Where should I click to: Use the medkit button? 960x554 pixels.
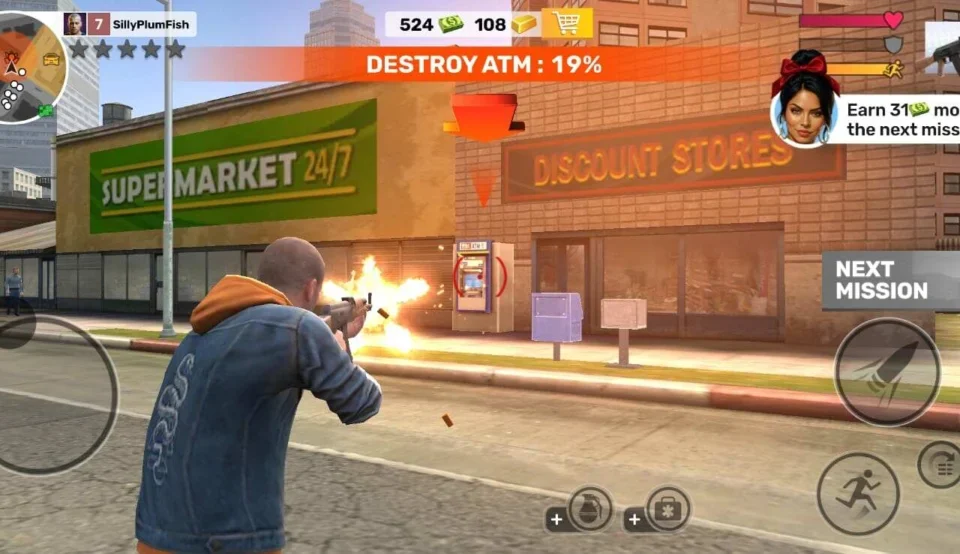point(667,509)
